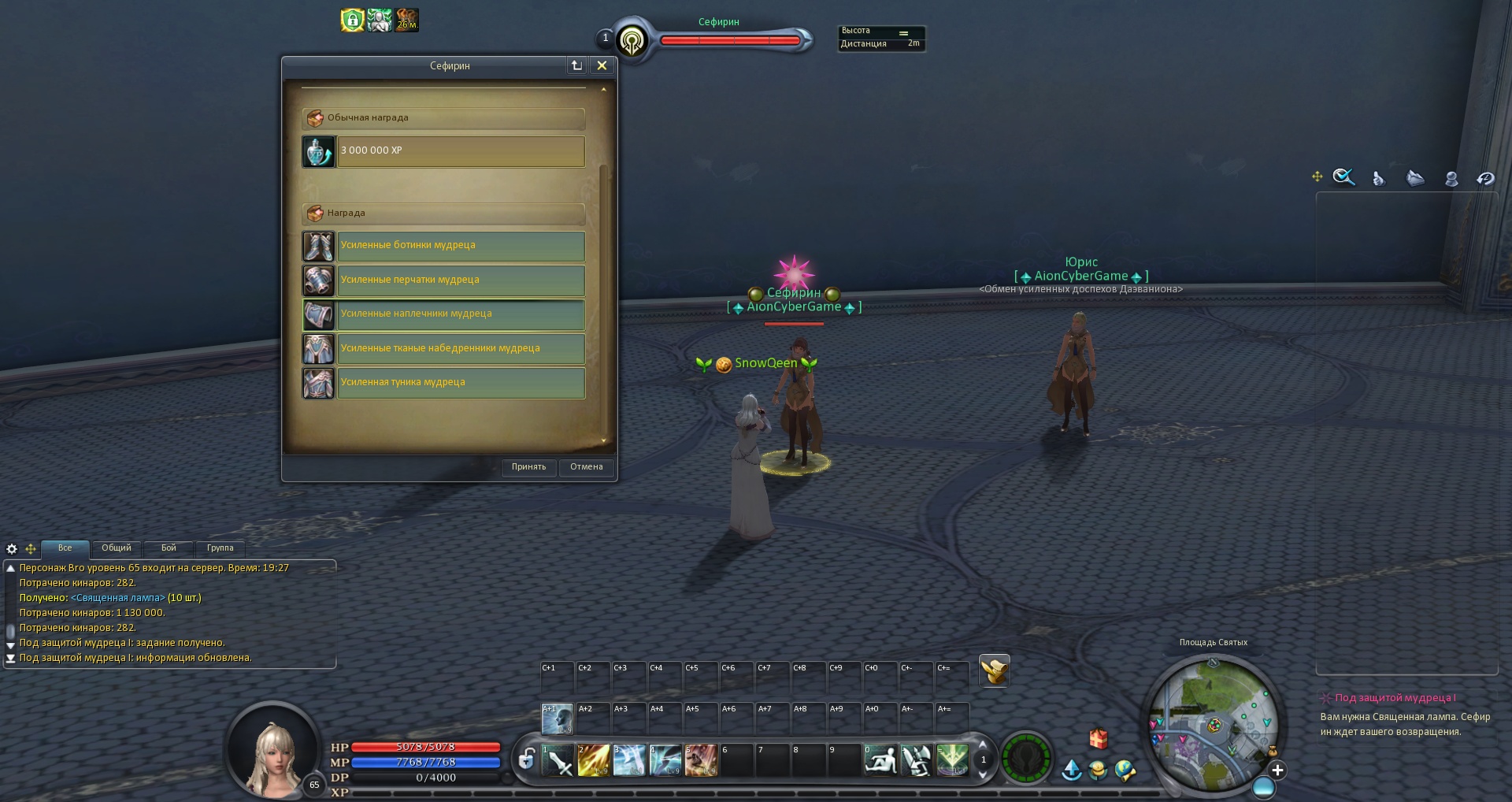Image resolution: width=1512 pixels, height=802 pixels.
Task: Open chat settings gear icon
Action: coord(12,549)
